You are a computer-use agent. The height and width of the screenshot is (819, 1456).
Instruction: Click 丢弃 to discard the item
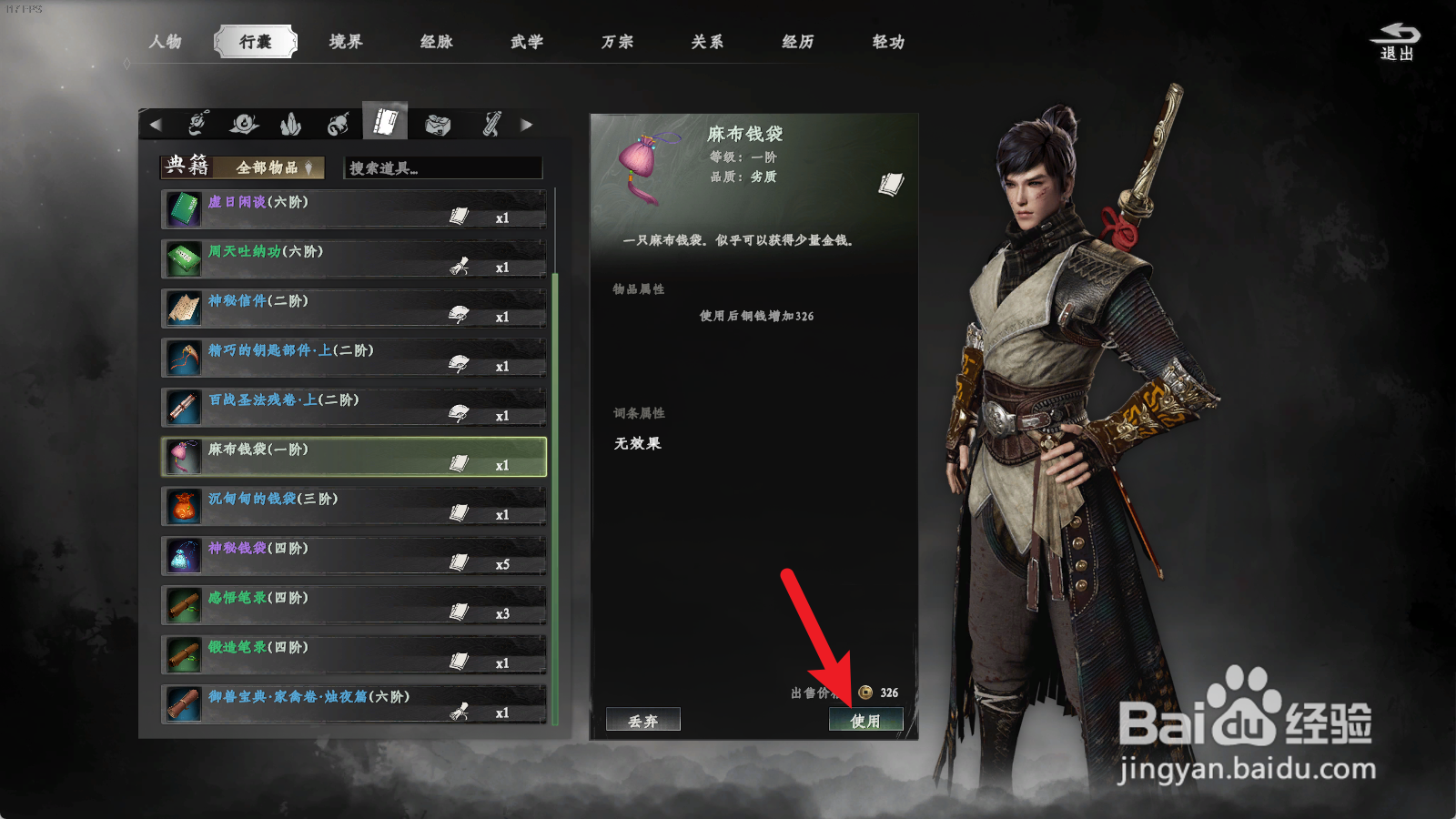(642, 720)
